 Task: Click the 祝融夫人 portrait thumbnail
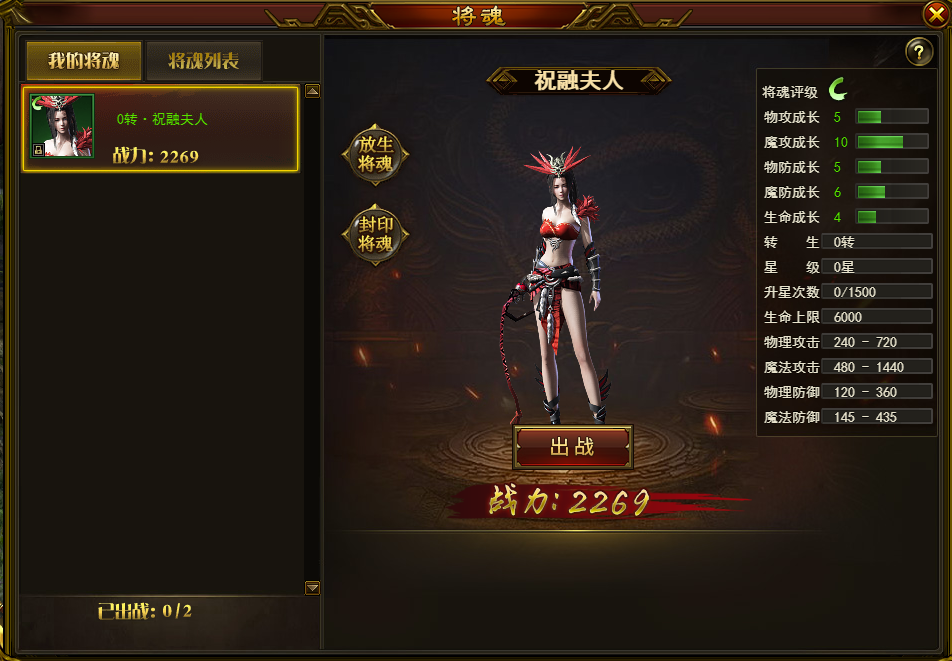[x=62, y=126]
